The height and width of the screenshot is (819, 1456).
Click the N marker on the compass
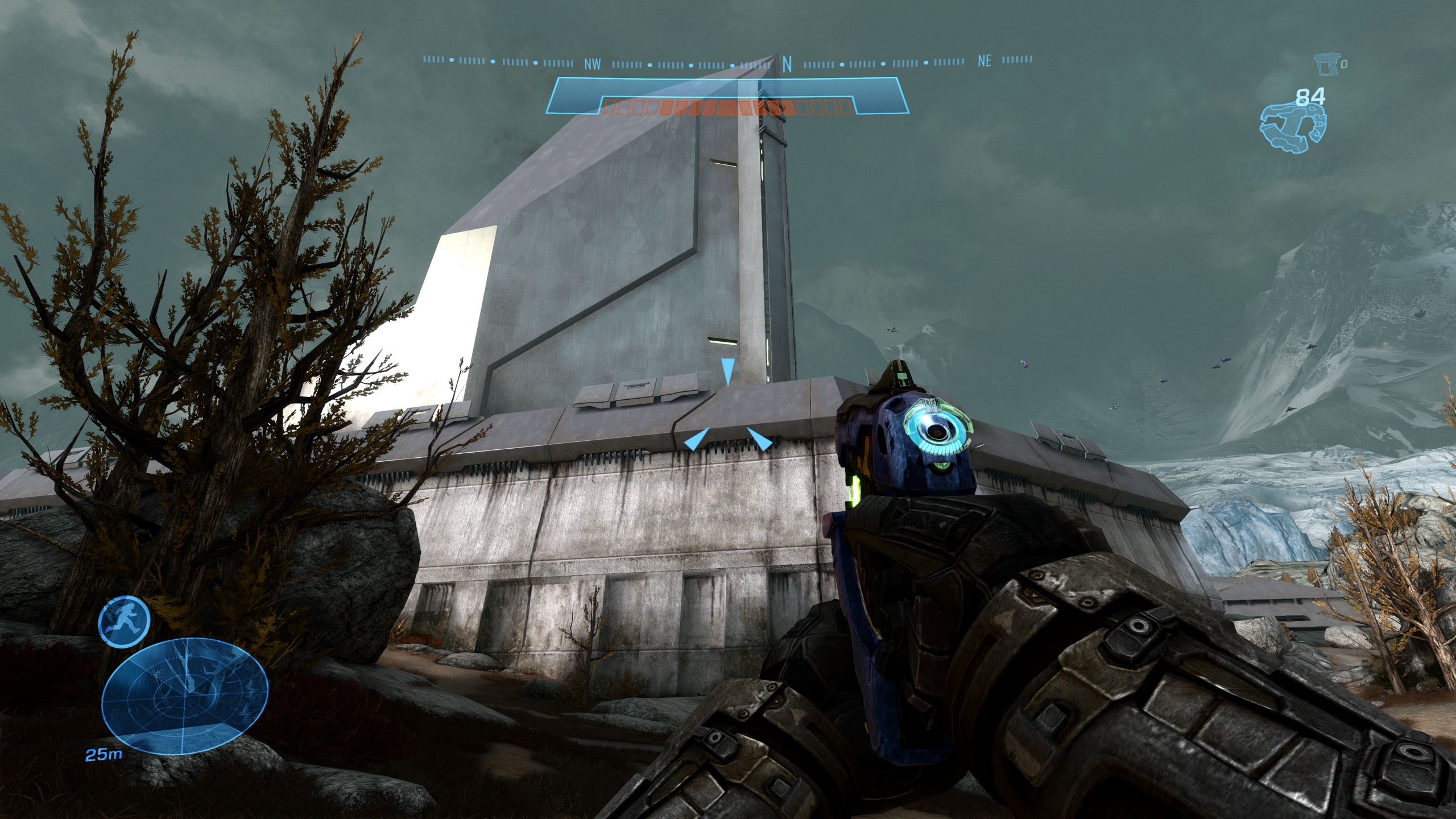click(x=787, y=65)
